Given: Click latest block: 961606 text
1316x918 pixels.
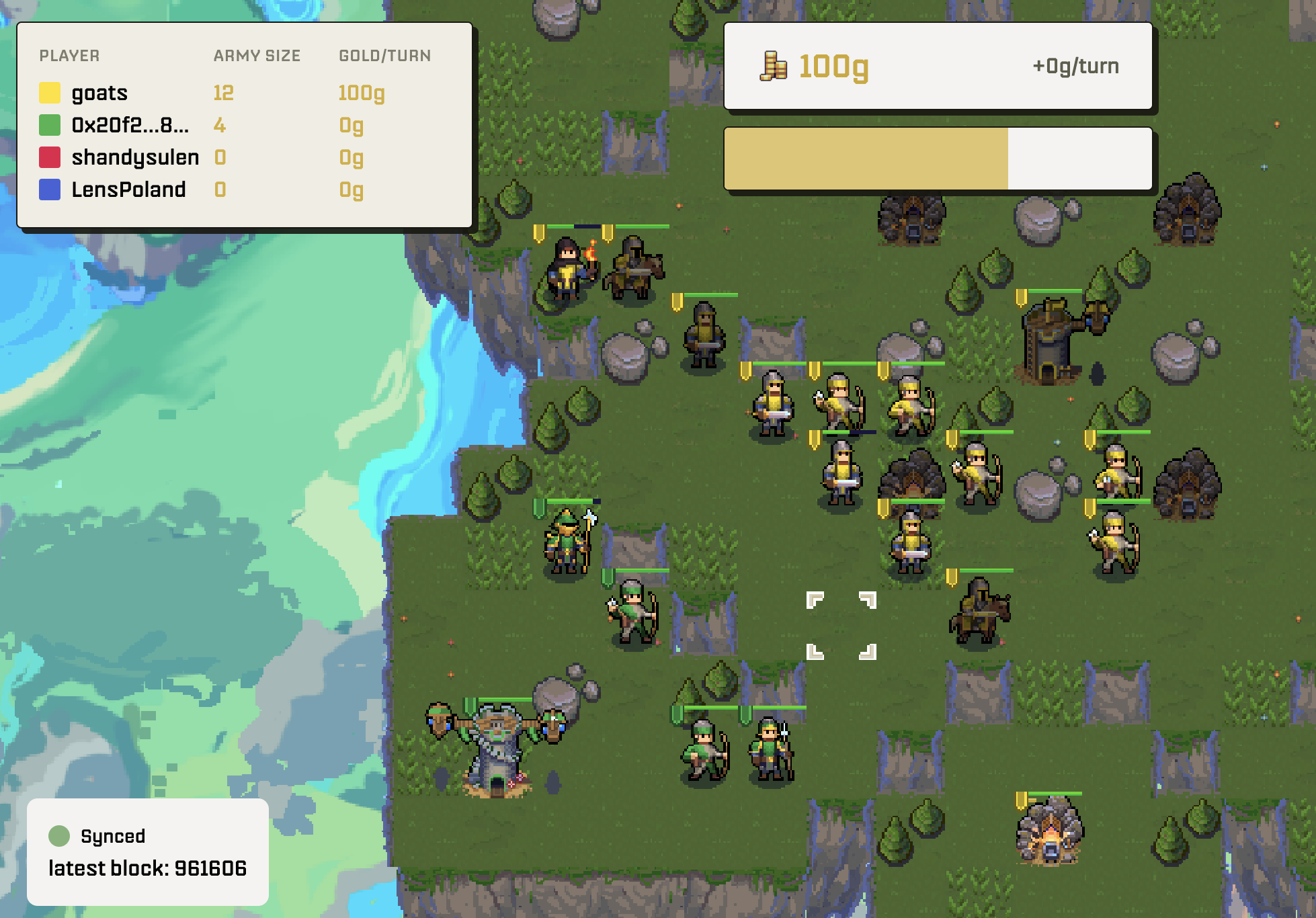Looking at the screenshot, I should click(x=148, y=868).
